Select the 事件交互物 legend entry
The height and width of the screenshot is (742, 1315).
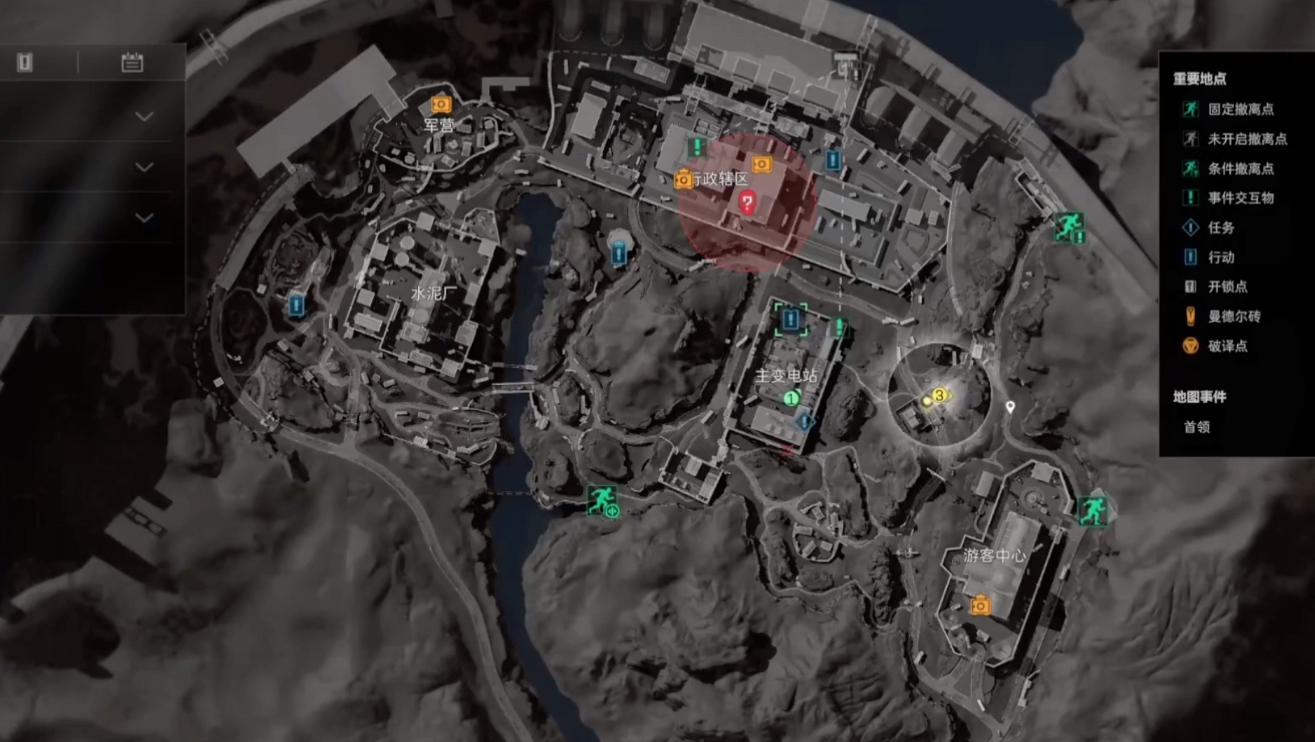(x=1239, y=198)
